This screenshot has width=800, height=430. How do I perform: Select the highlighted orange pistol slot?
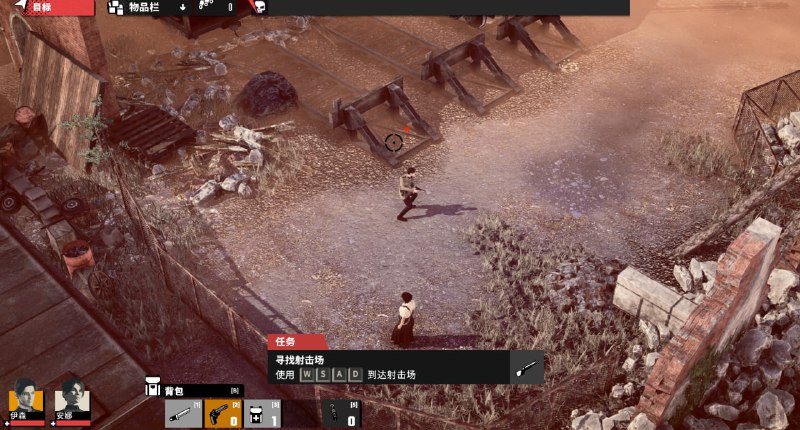tap(223, 412)
